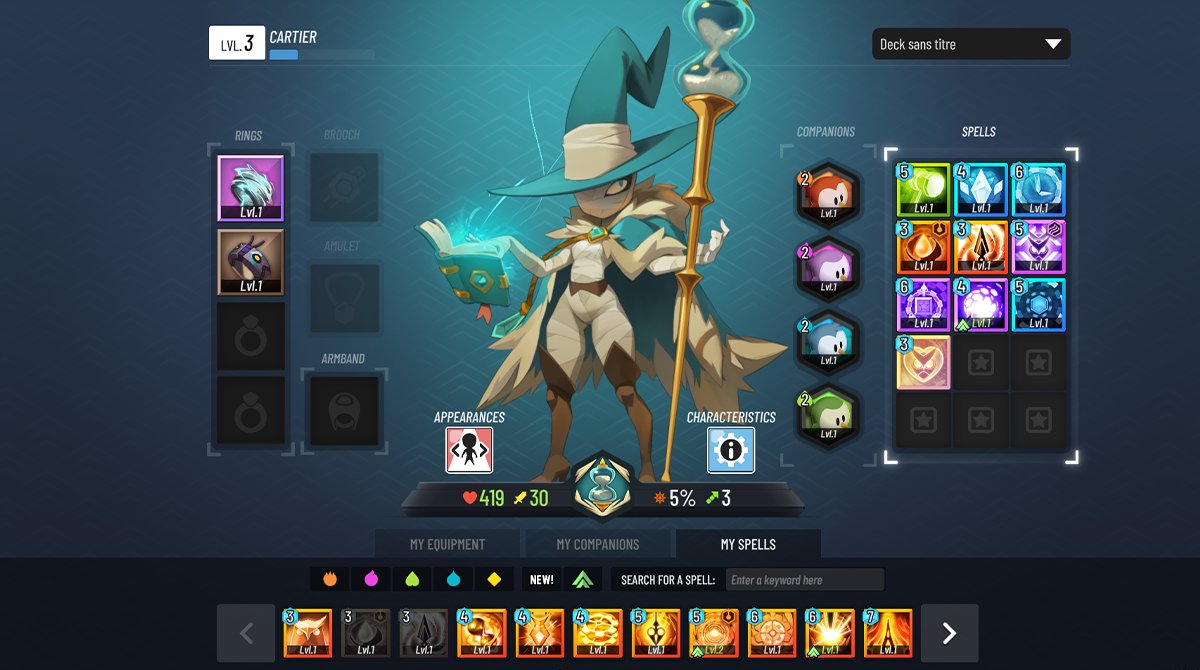Viewport: 1200px width, 670px height.
Task: Go to previous spells page
Action: pyautogui.click(x=246, y=633)
